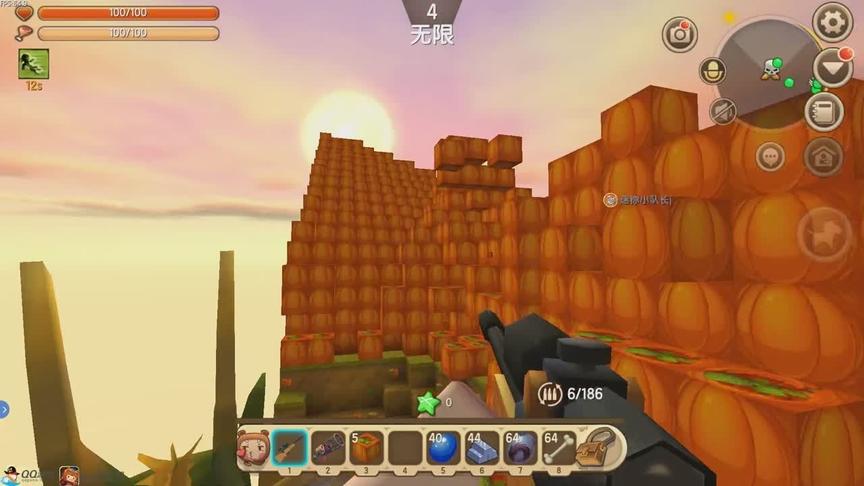The height and width of the screenshot is (486, 864).
Task: Click the character face avatar on hotbar
Action: [x=250, y=448]
